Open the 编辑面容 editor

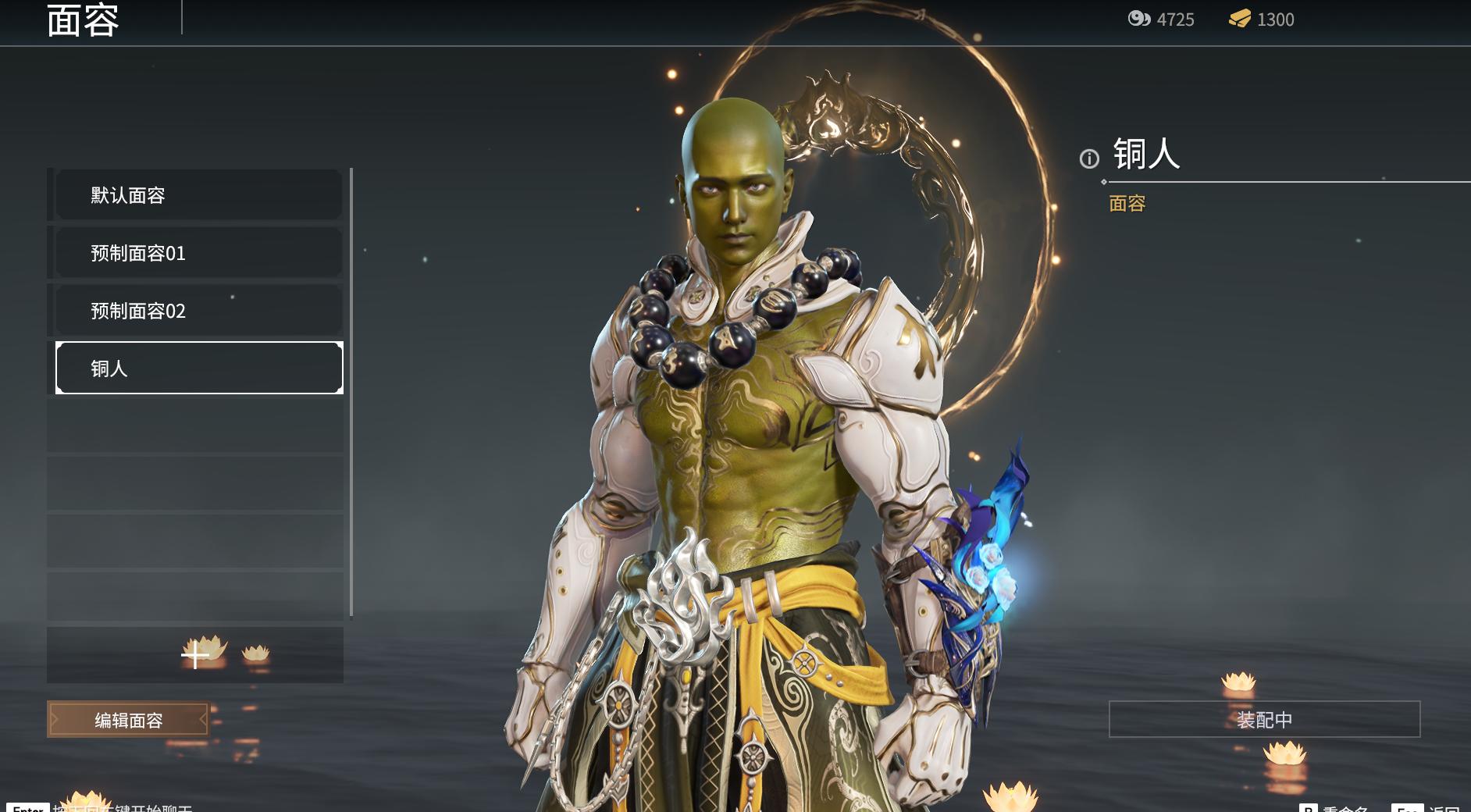coord(129,720)
